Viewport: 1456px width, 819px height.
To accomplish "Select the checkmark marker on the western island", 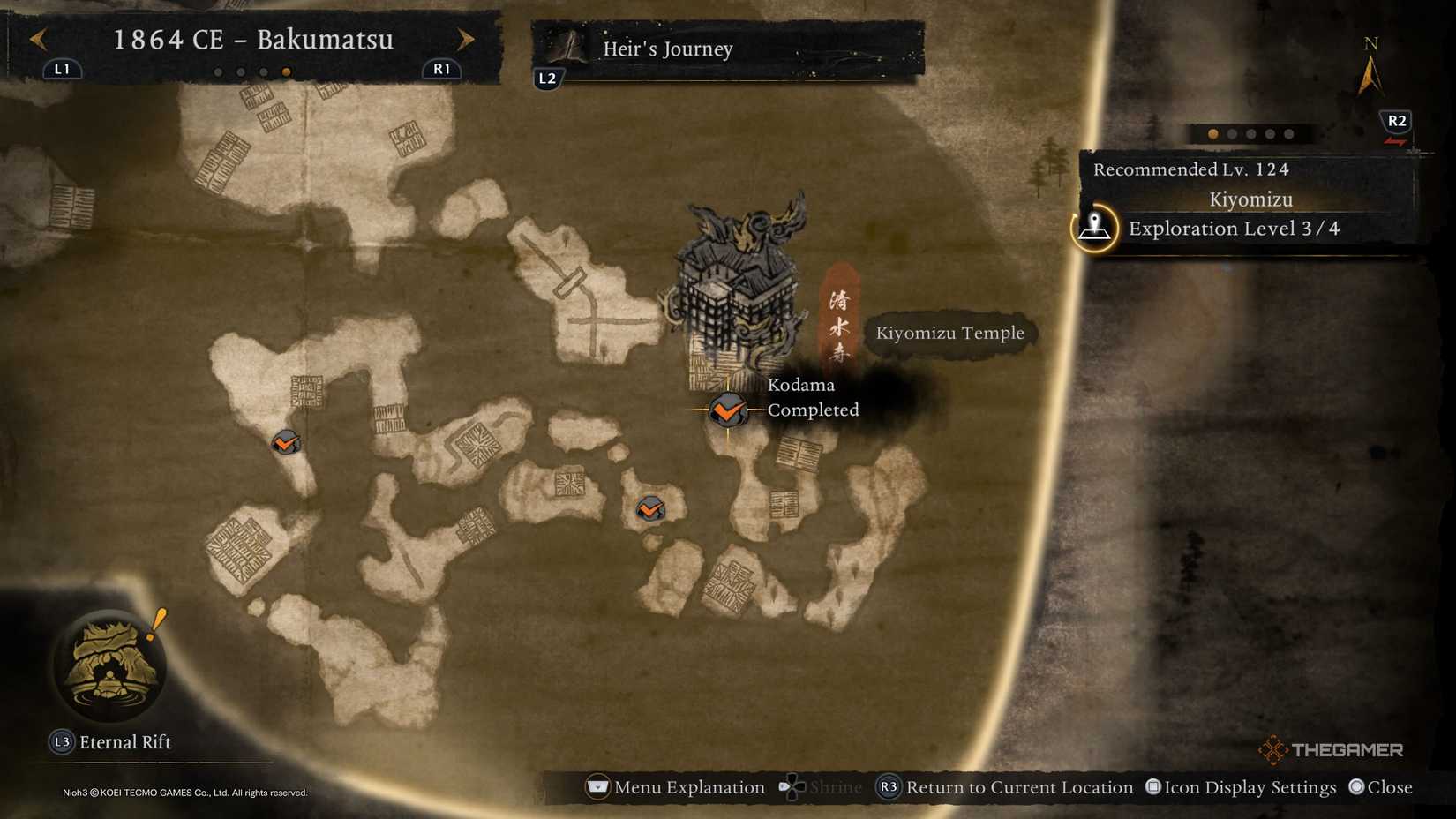I will click(283, 444).
